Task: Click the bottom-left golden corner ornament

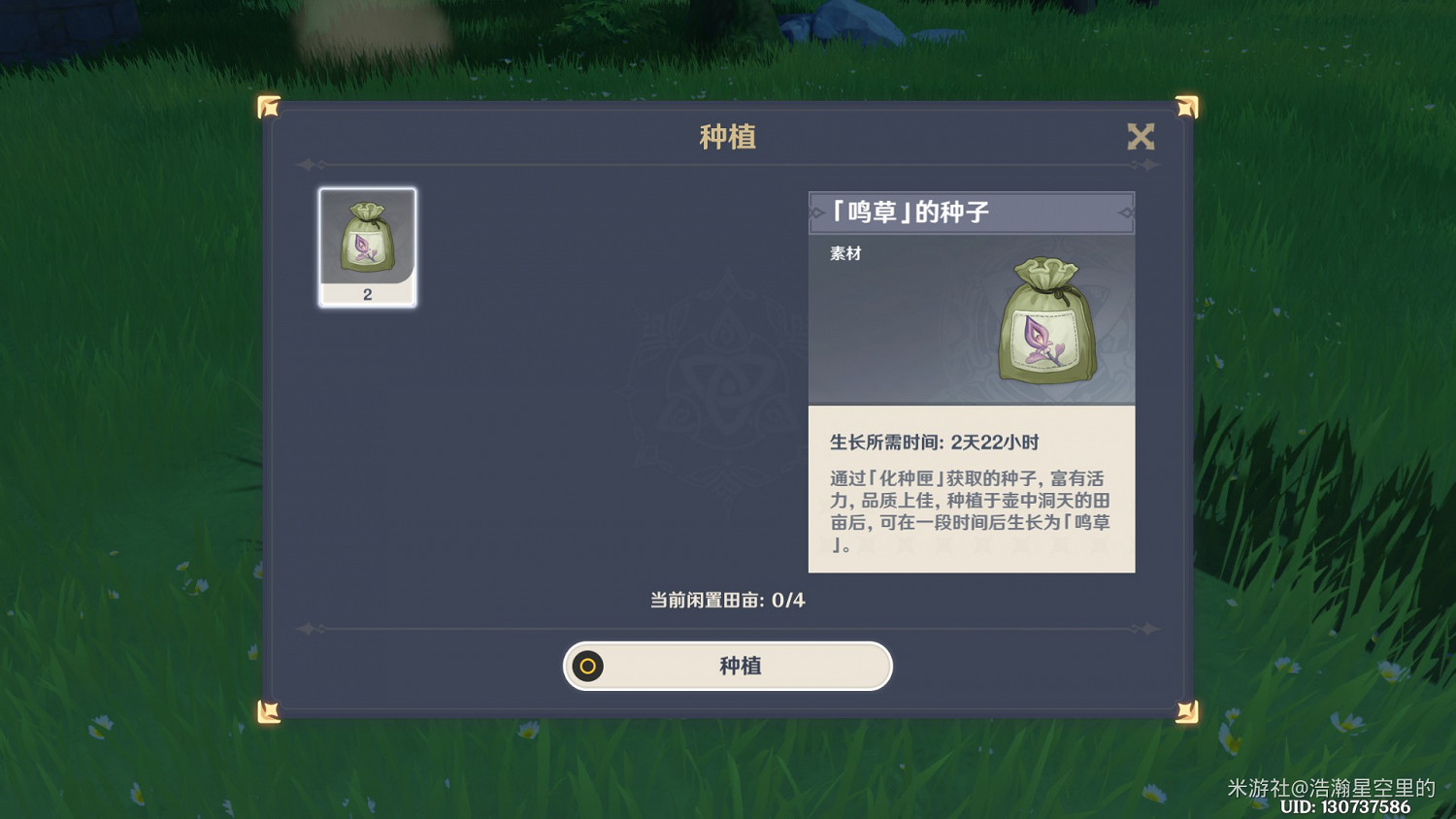Action: [x=270, y=709]
